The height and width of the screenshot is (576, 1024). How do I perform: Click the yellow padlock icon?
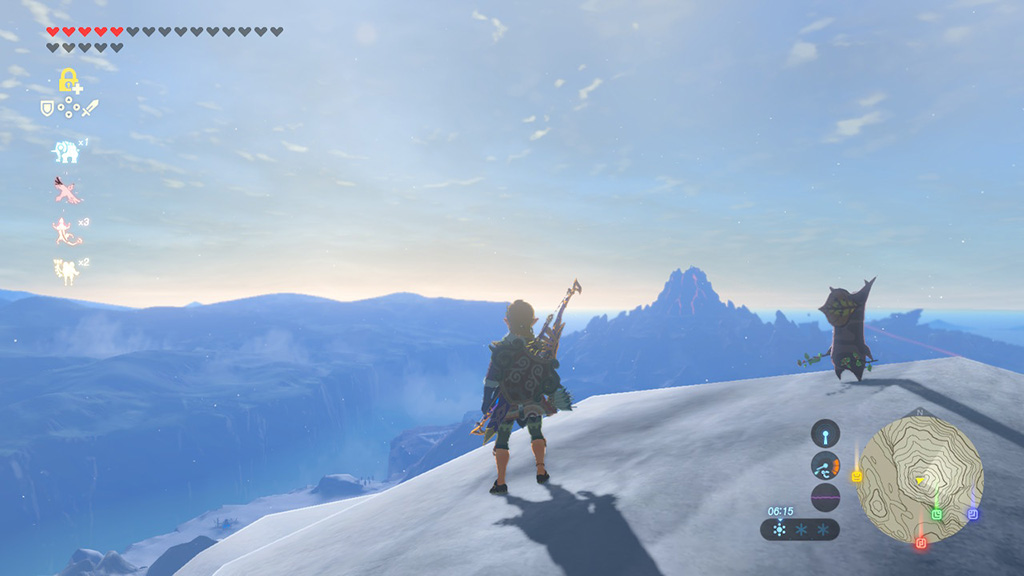point(68,80)
